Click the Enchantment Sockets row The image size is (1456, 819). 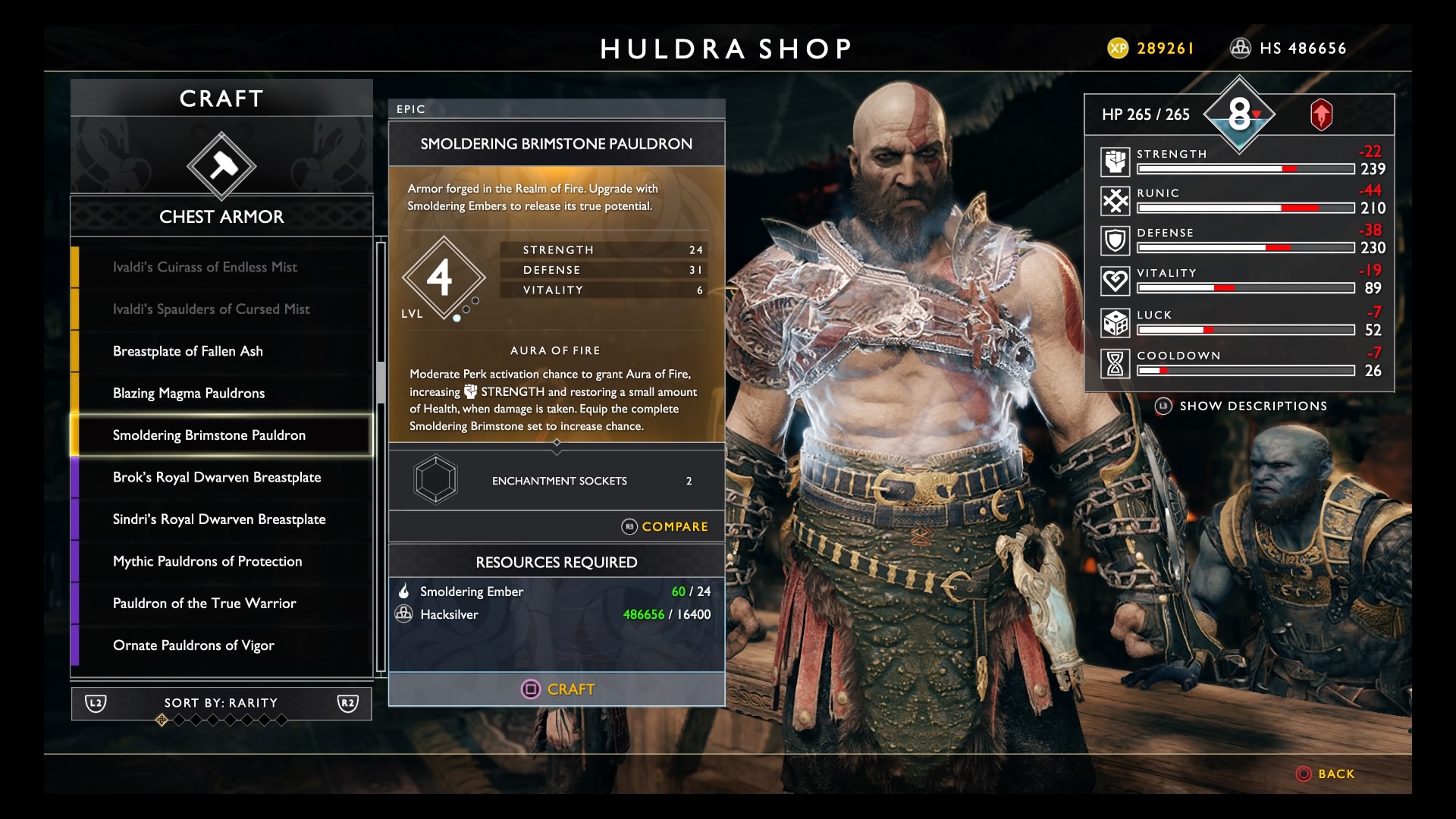pyautogui.click(x=557, y=481)
